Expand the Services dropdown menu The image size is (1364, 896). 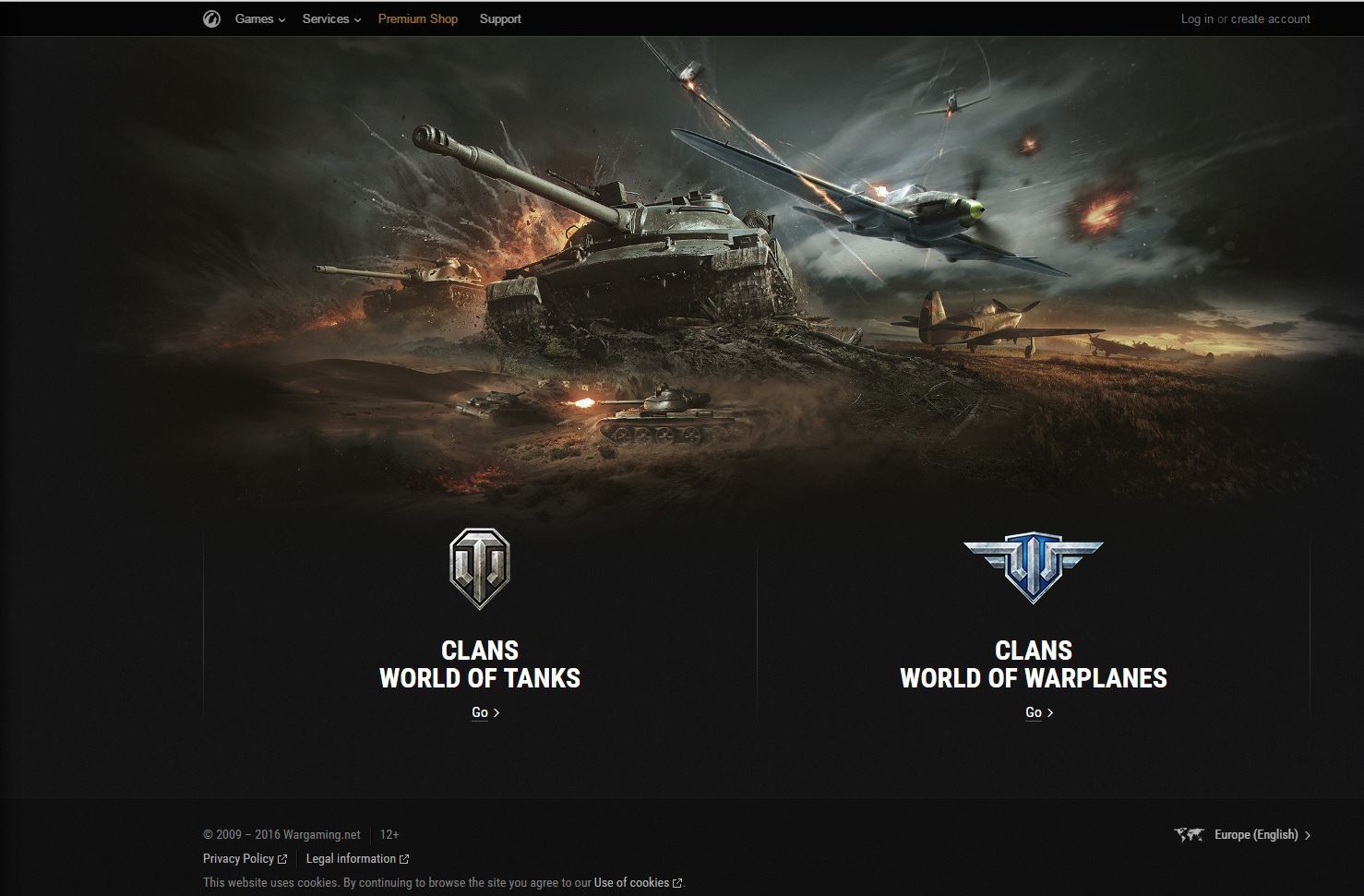330,19
